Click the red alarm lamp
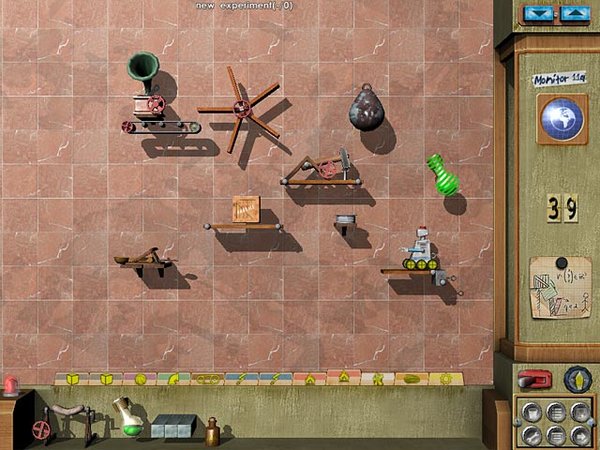Screen dimensions: 600x450 pos(11,385)
